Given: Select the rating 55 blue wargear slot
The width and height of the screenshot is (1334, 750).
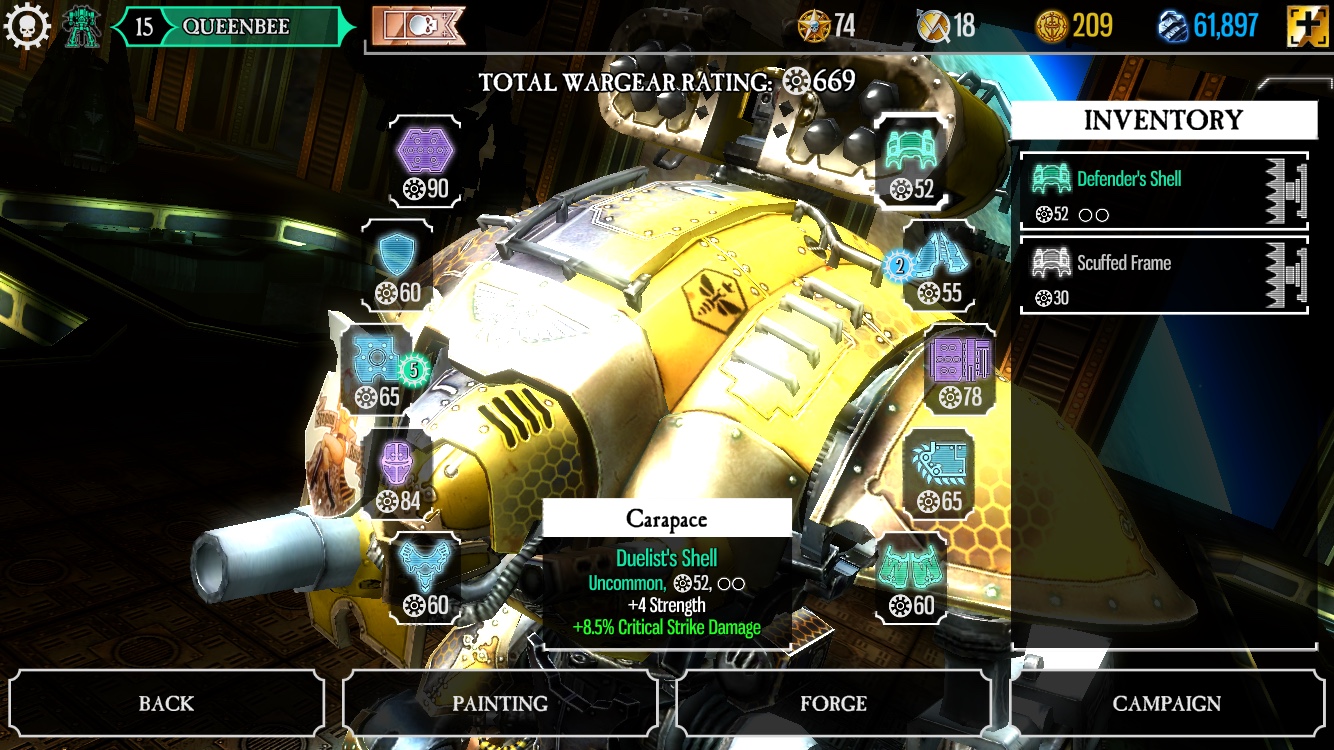Looking at the screenshot, I should pos(939,265).
